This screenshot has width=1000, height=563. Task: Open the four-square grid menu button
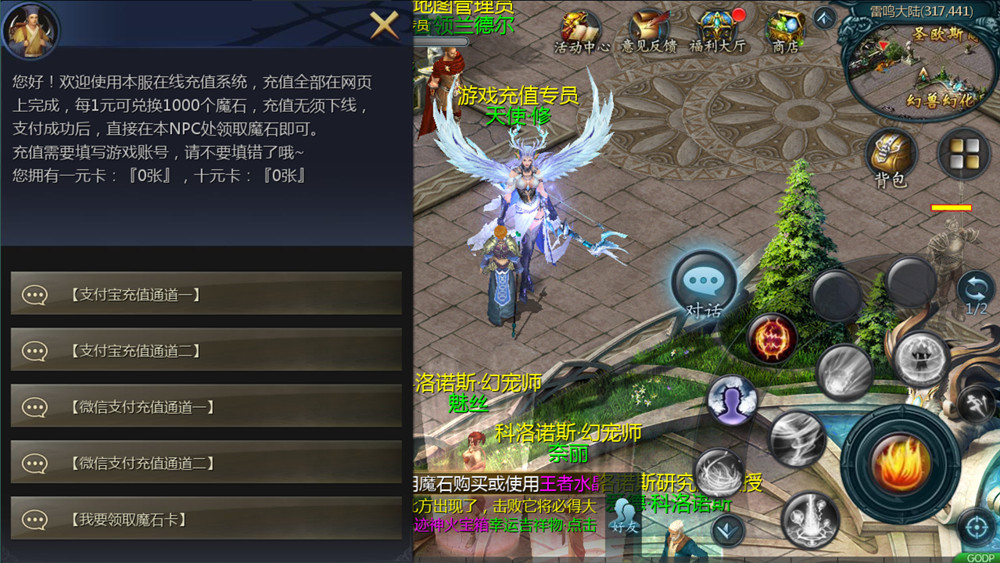click(963, 153)
